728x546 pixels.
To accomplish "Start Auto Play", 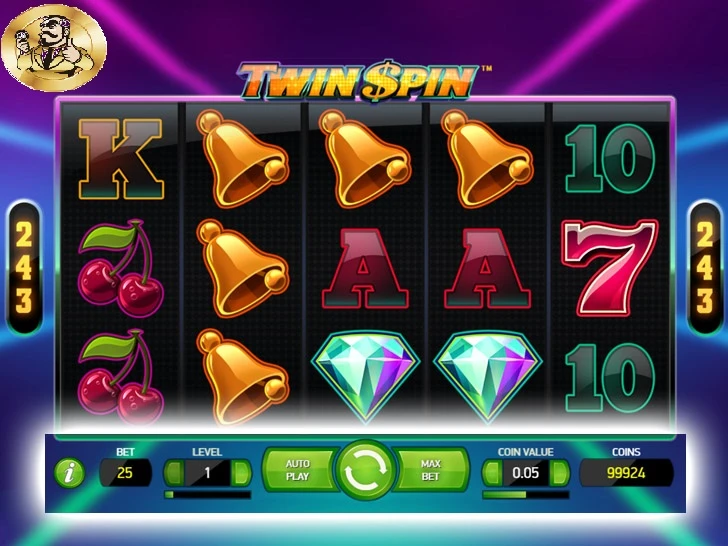I will 298,470.
